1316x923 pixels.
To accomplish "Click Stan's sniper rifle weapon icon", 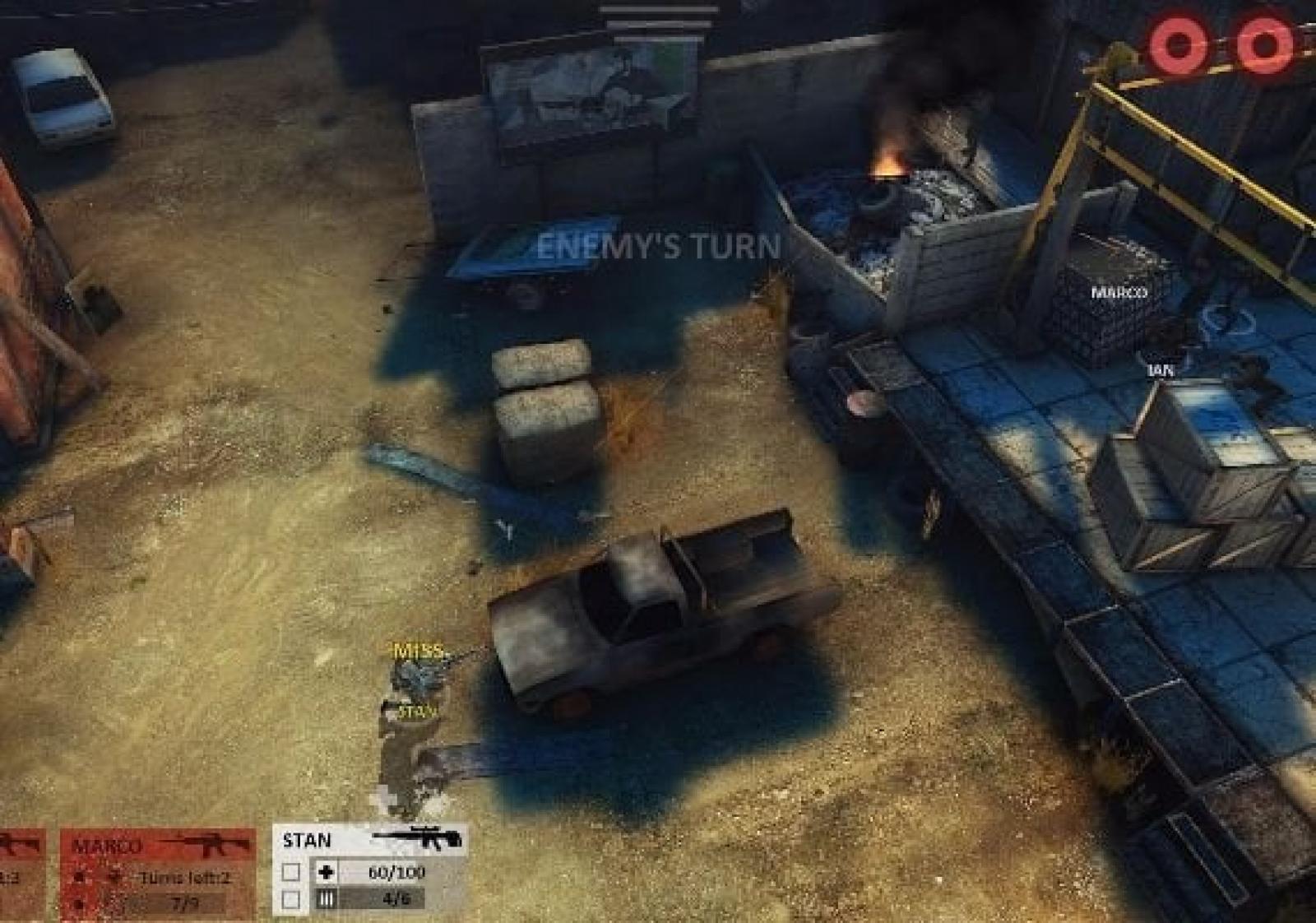I will pyautogui.click(x=417, y=839).
